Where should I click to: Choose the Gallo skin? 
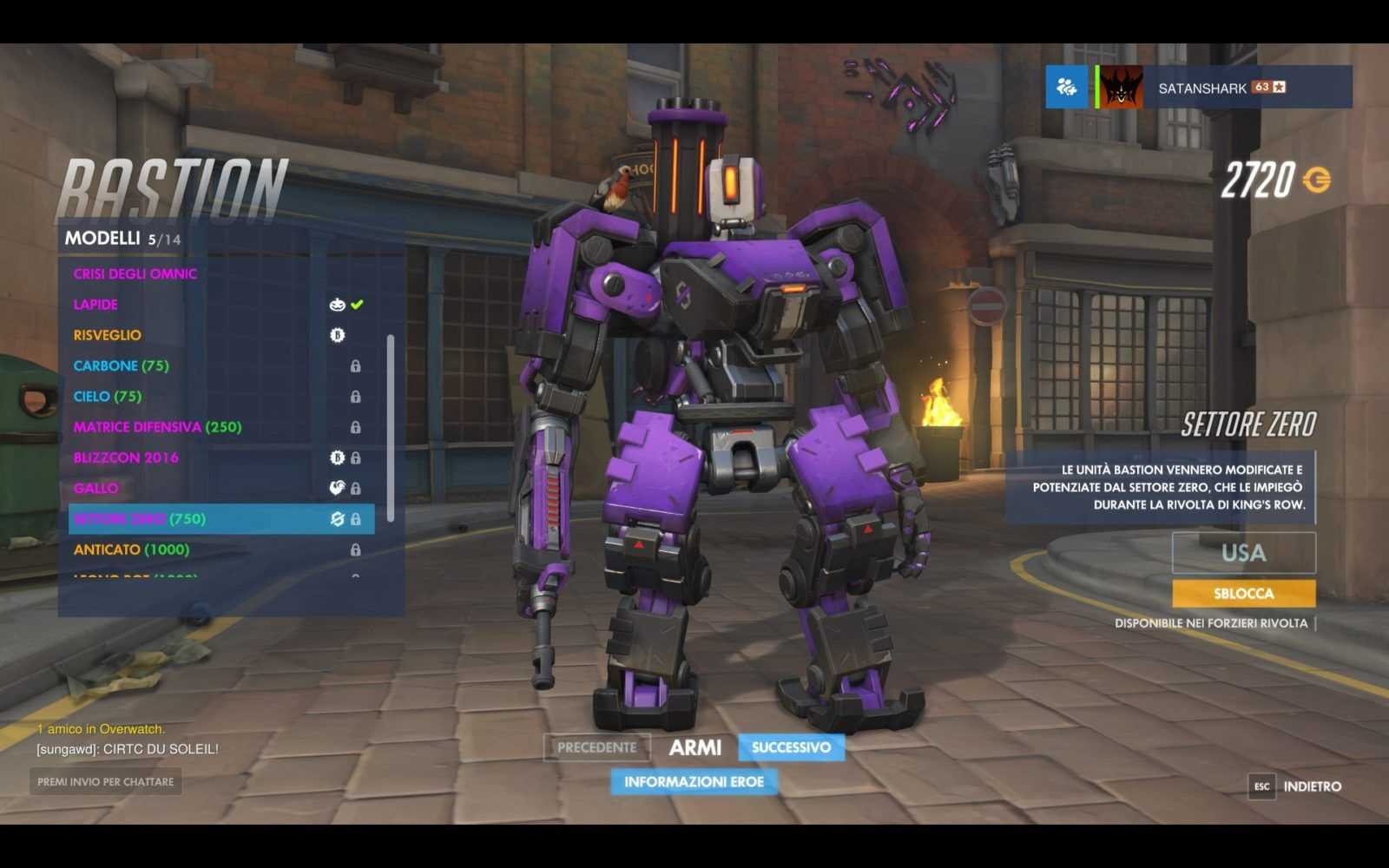pos(95,488)
